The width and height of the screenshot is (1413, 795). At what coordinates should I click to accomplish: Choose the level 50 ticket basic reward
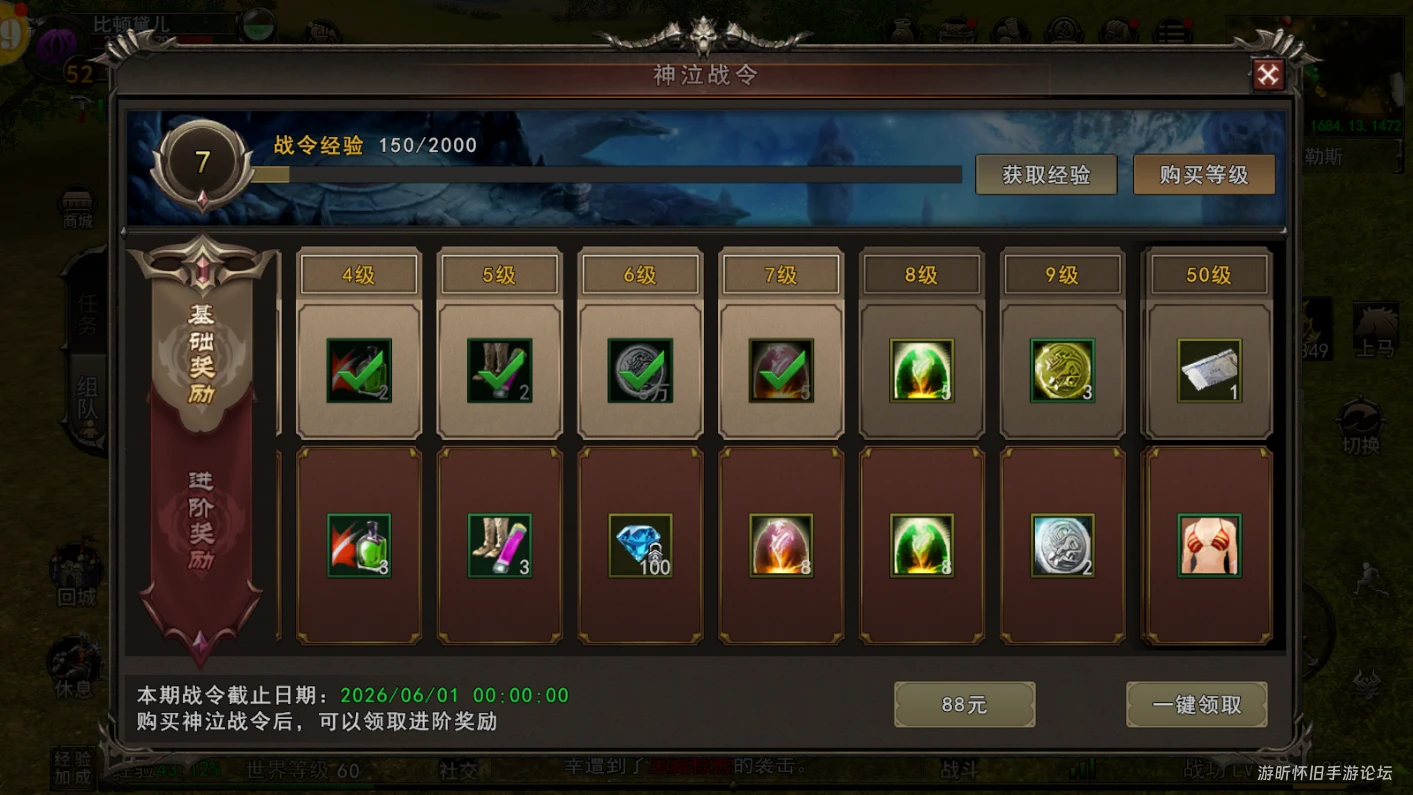[x=1209, y=371]
